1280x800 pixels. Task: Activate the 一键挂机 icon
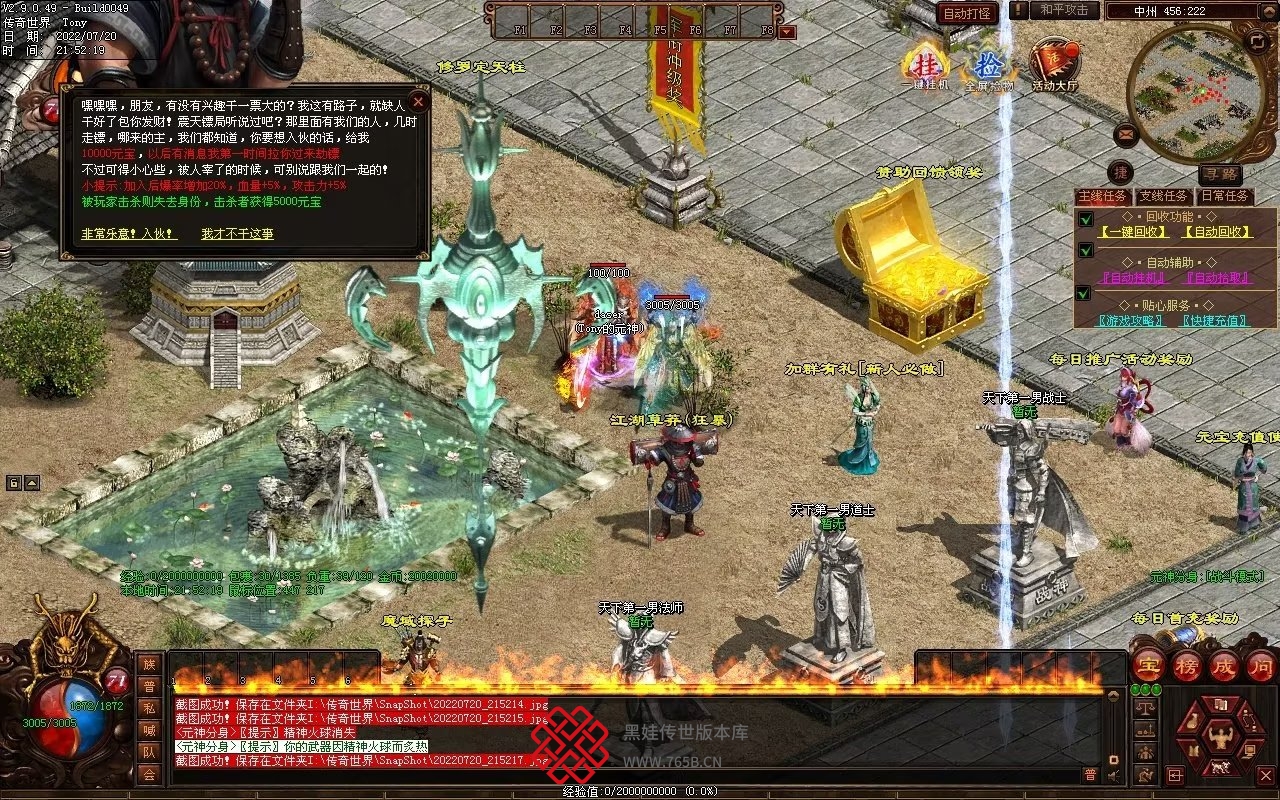[x=925, y=66]
